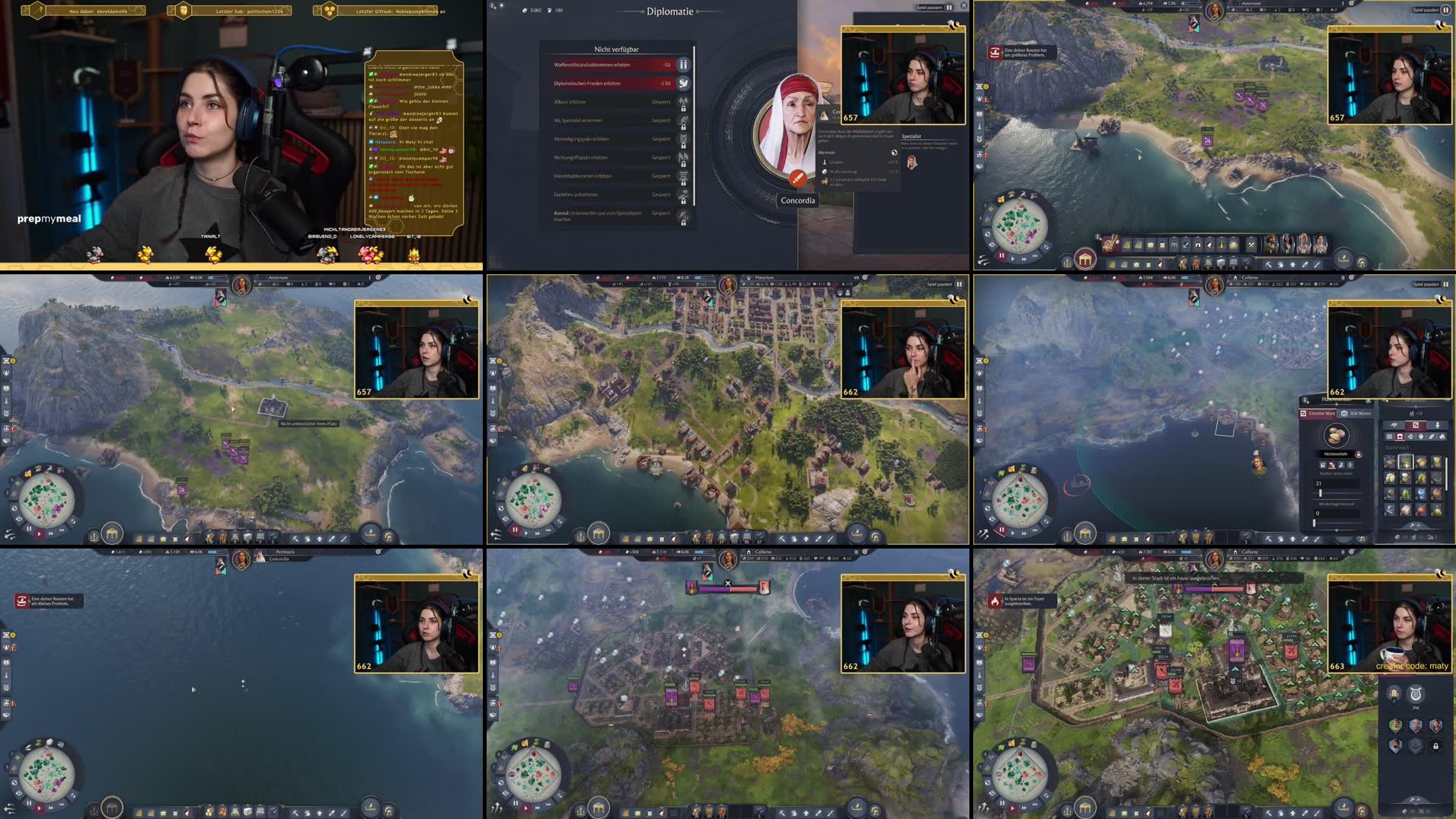Select the anchor transfer icon in the trade panel

click(x=1437, y=425)
